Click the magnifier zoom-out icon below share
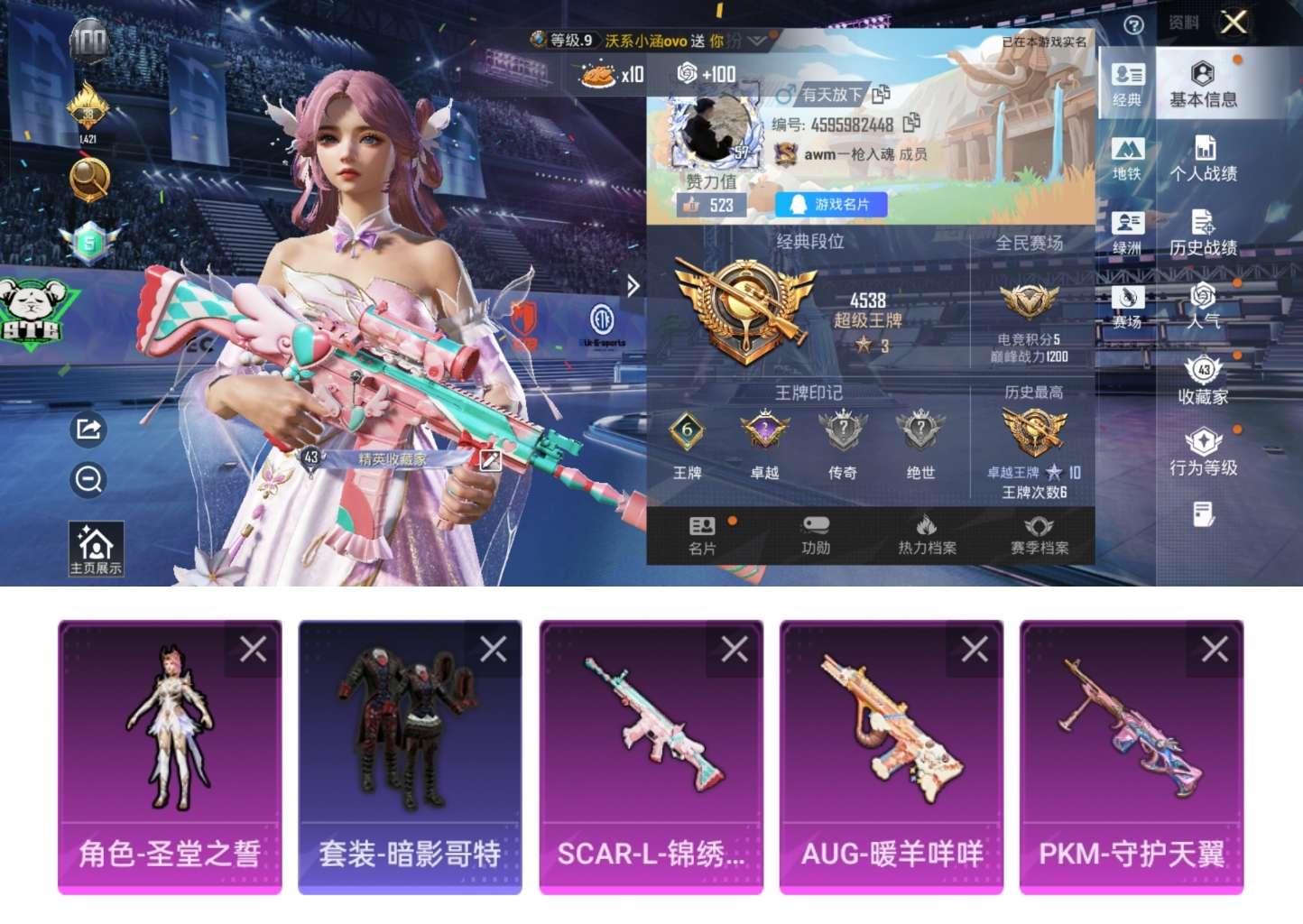Screen dimensions: 1303x924 [88, 481]
